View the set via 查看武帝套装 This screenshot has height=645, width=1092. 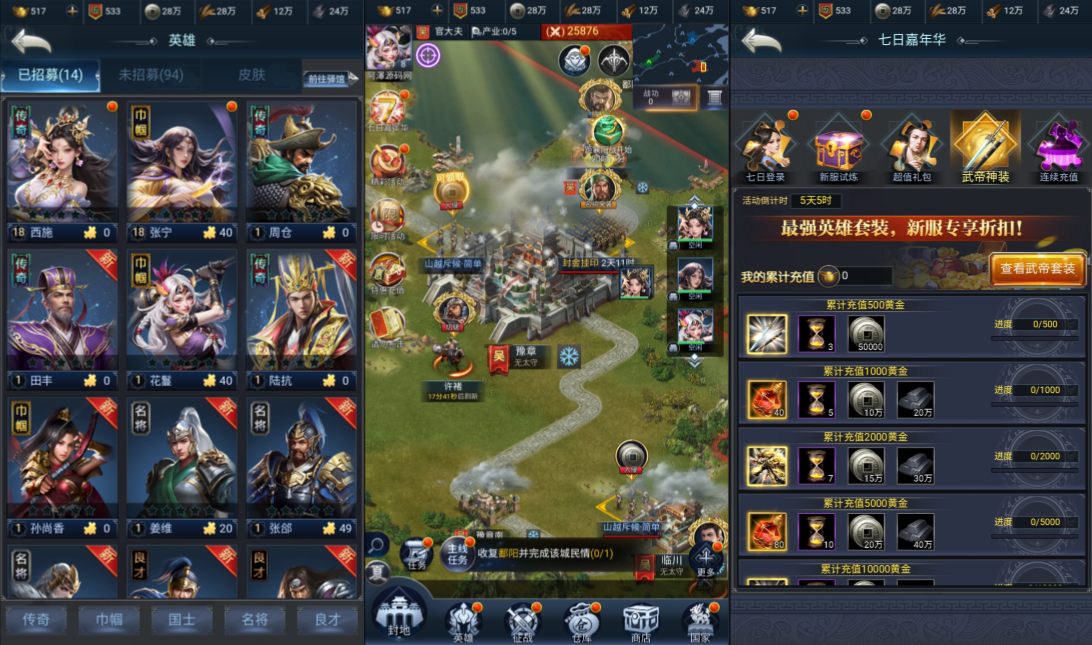click(x=1037, y=268)
